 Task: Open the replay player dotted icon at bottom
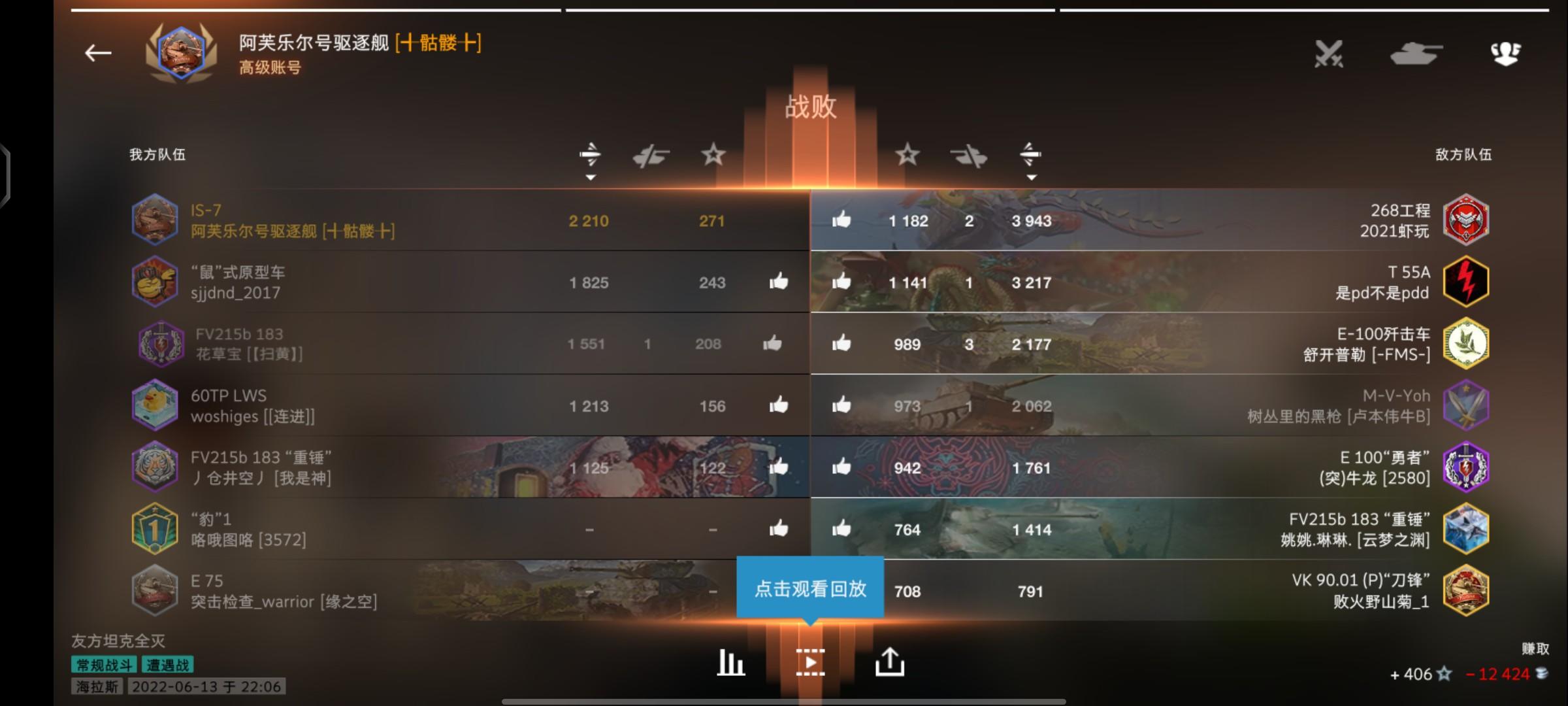pos(811,661)
